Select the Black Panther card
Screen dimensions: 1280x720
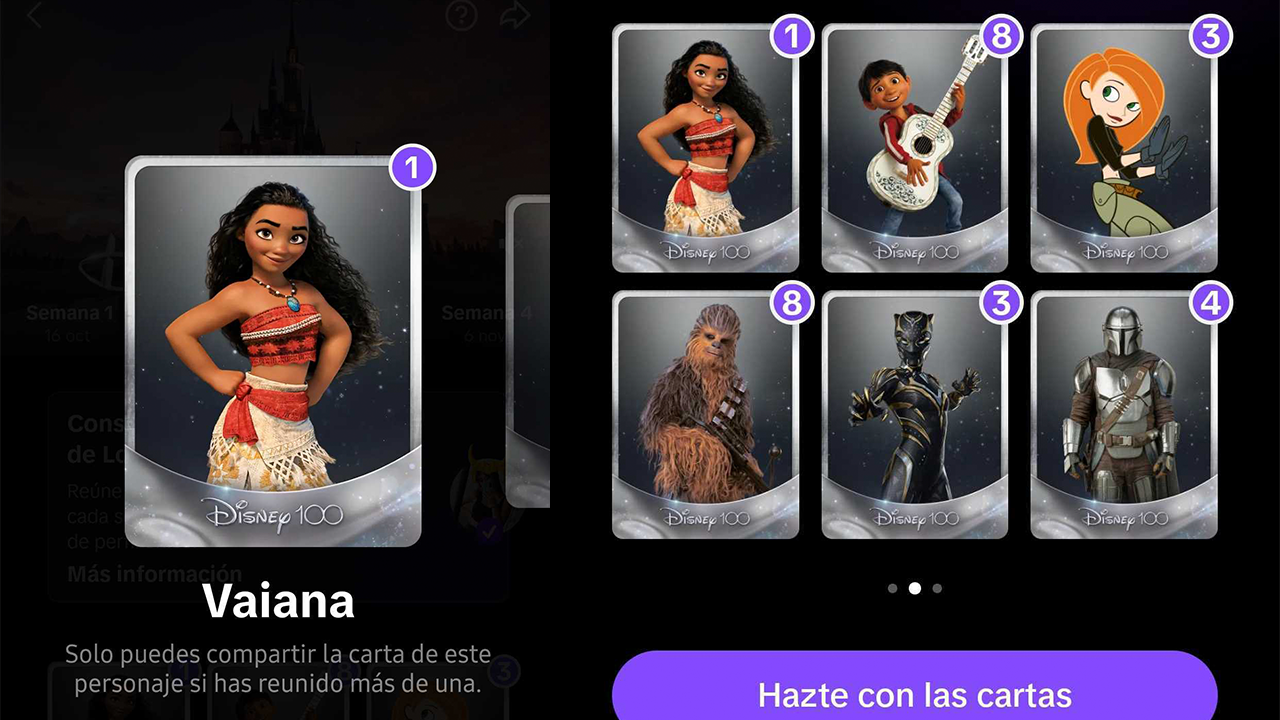[914, 416]
